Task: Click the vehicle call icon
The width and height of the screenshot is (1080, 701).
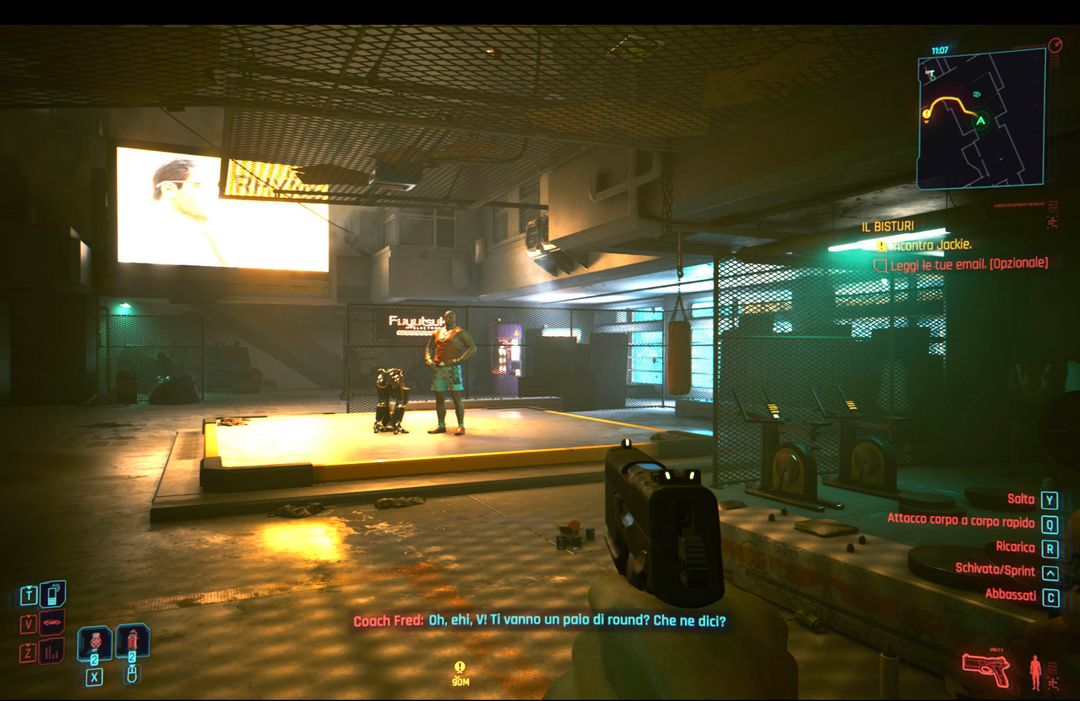Action: coord(52,623)
